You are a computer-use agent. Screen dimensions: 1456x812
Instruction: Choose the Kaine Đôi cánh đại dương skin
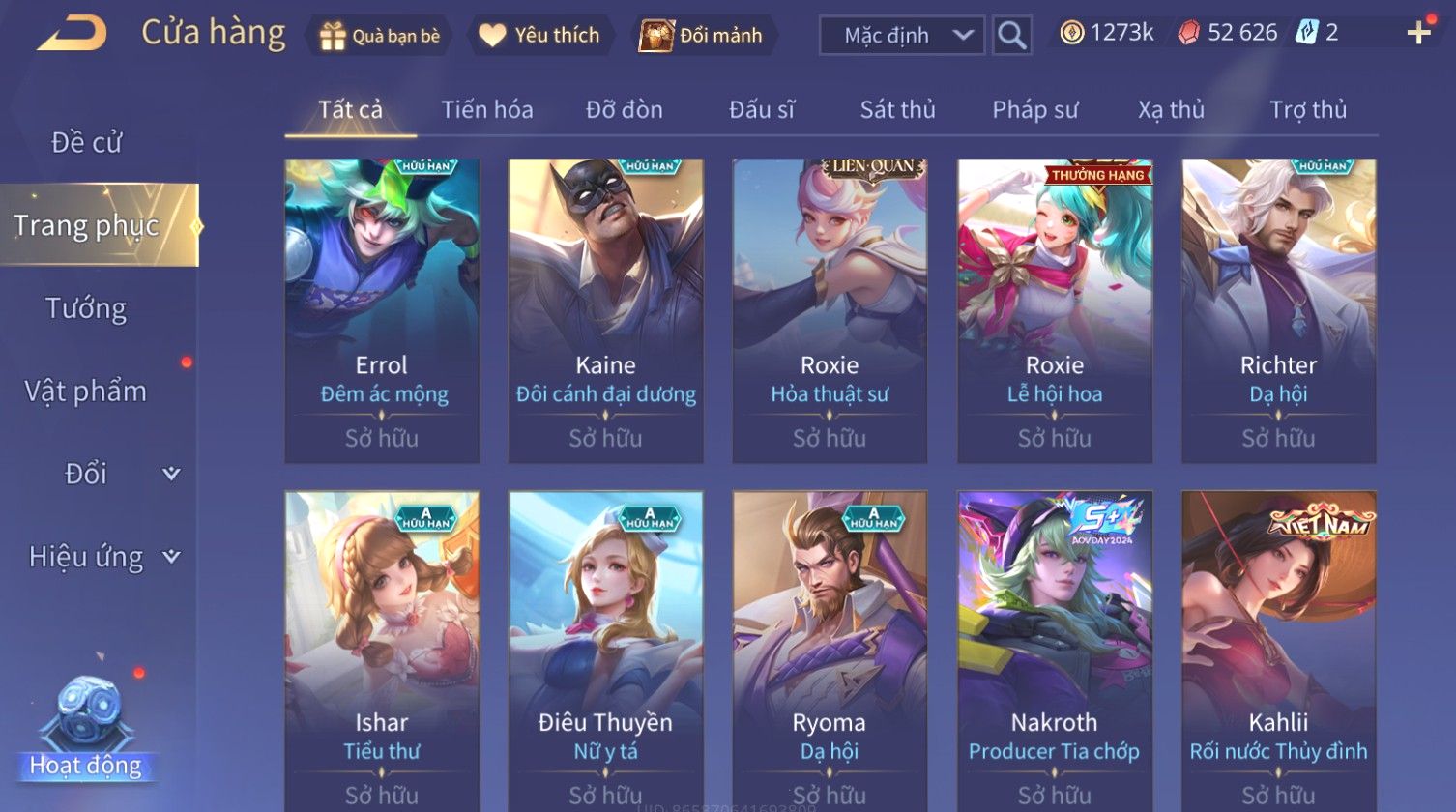tap(606, 309)
